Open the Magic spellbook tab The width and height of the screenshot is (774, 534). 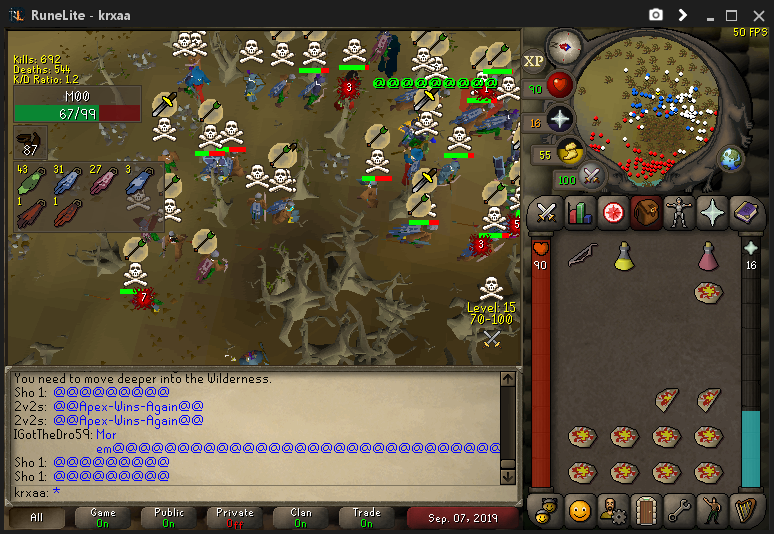point(745,212)
